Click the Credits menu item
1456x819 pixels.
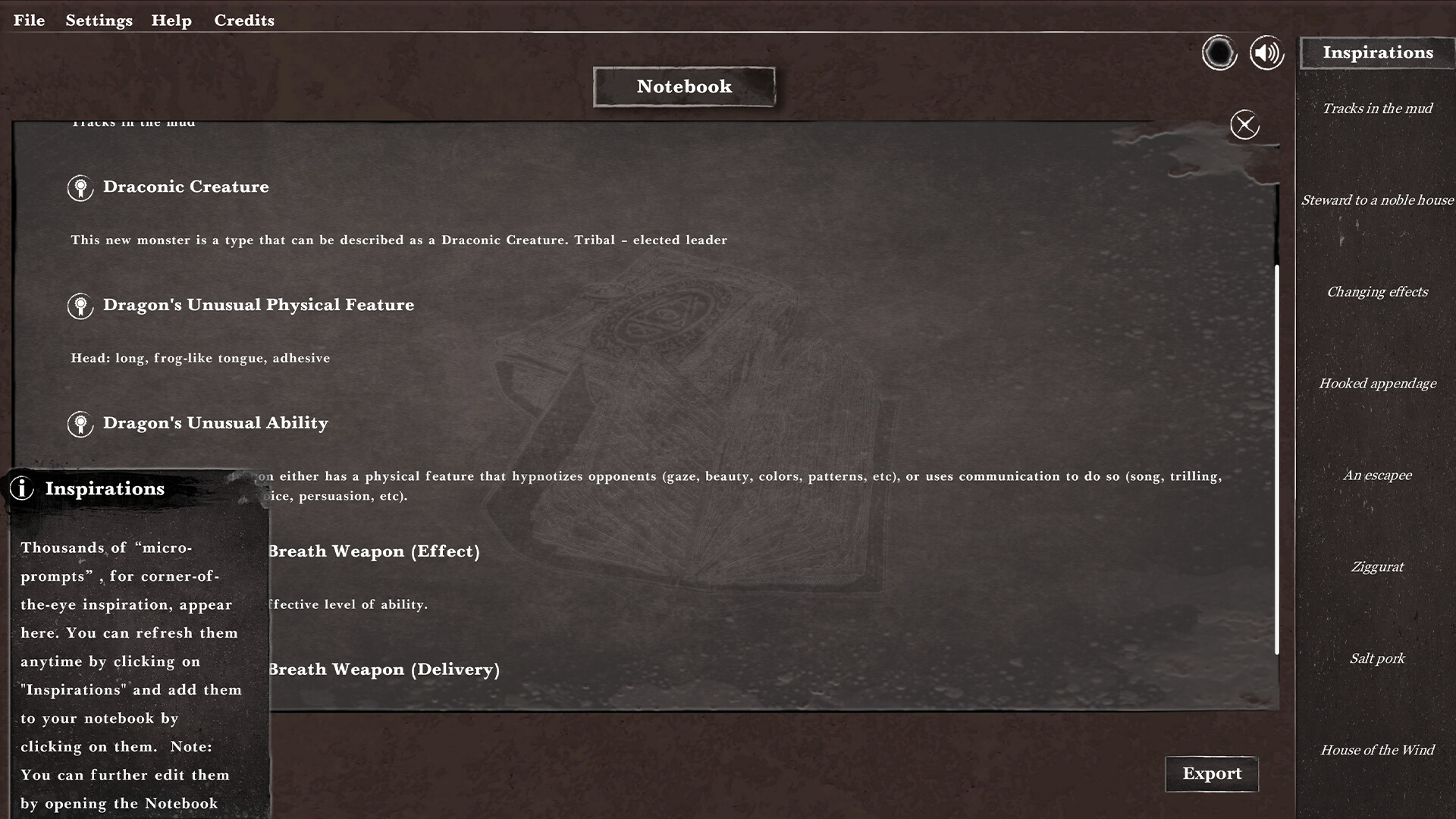244,20
